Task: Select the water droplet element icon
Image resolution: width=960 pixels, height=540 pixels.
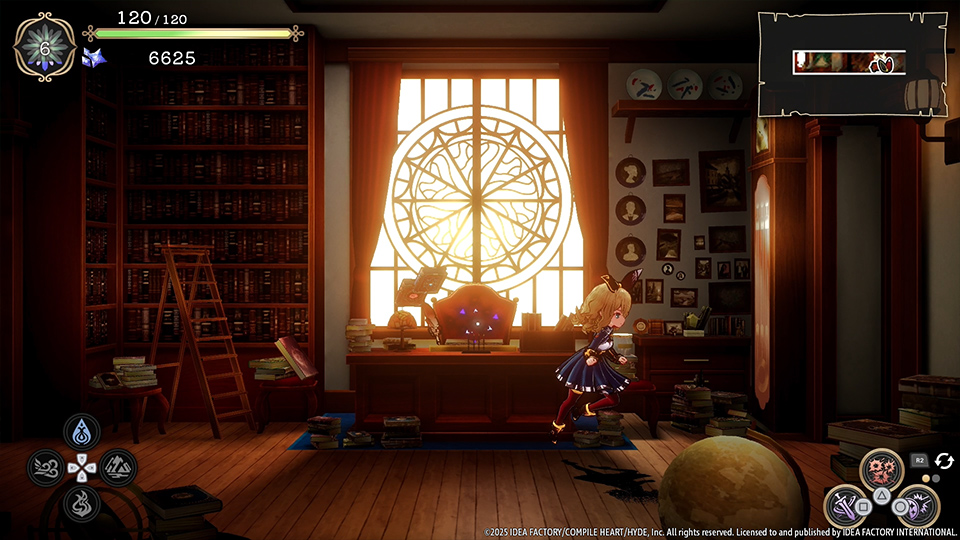Action: (x=82, y=432)
